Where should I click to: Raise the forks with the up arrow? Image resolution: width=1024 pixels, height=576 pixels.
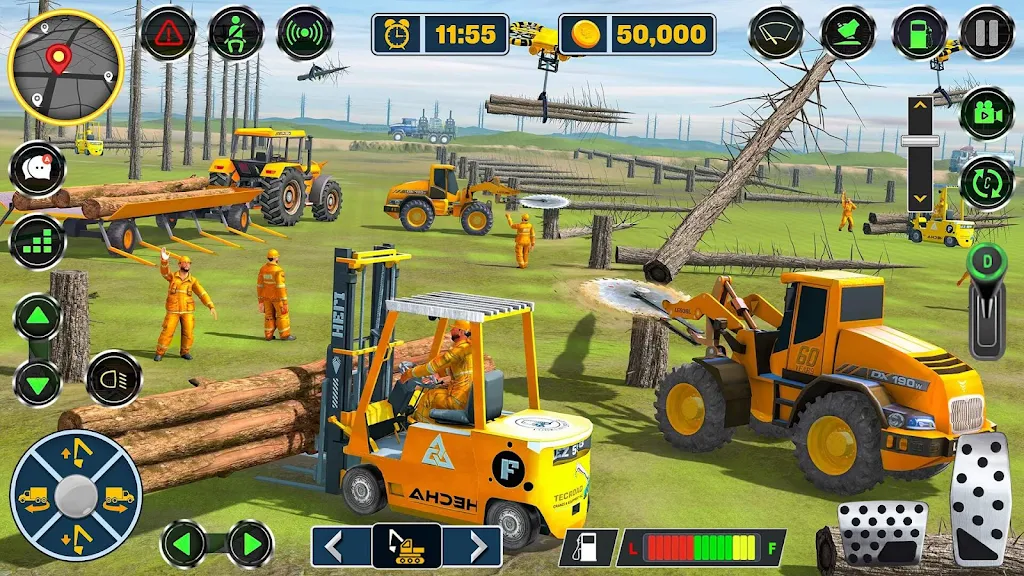[37, 318]
